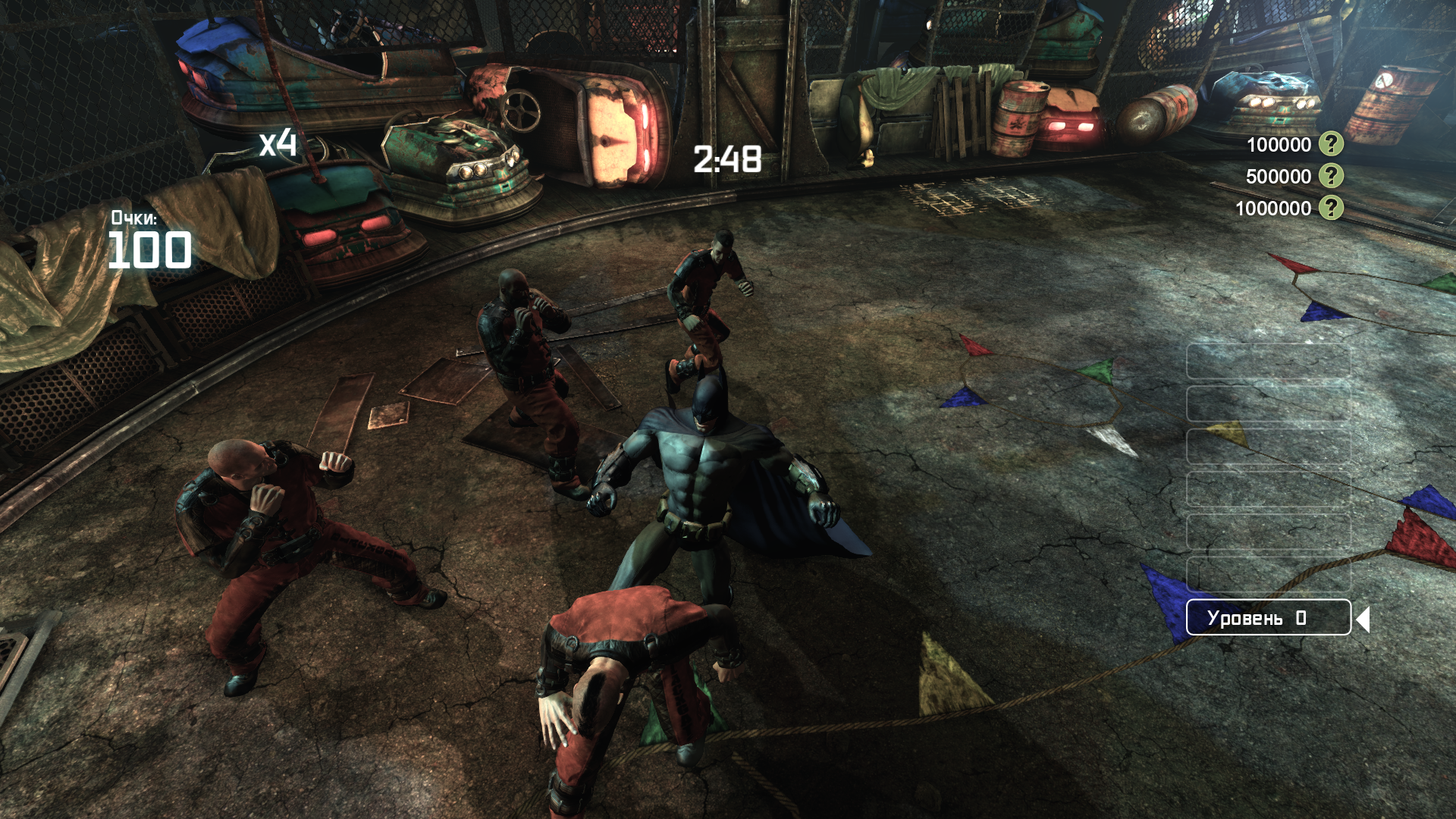Viewport: 1456px width, 819px height.
Task: Switch to the 1000000 milestone row
Action: tap(1276, 206)
